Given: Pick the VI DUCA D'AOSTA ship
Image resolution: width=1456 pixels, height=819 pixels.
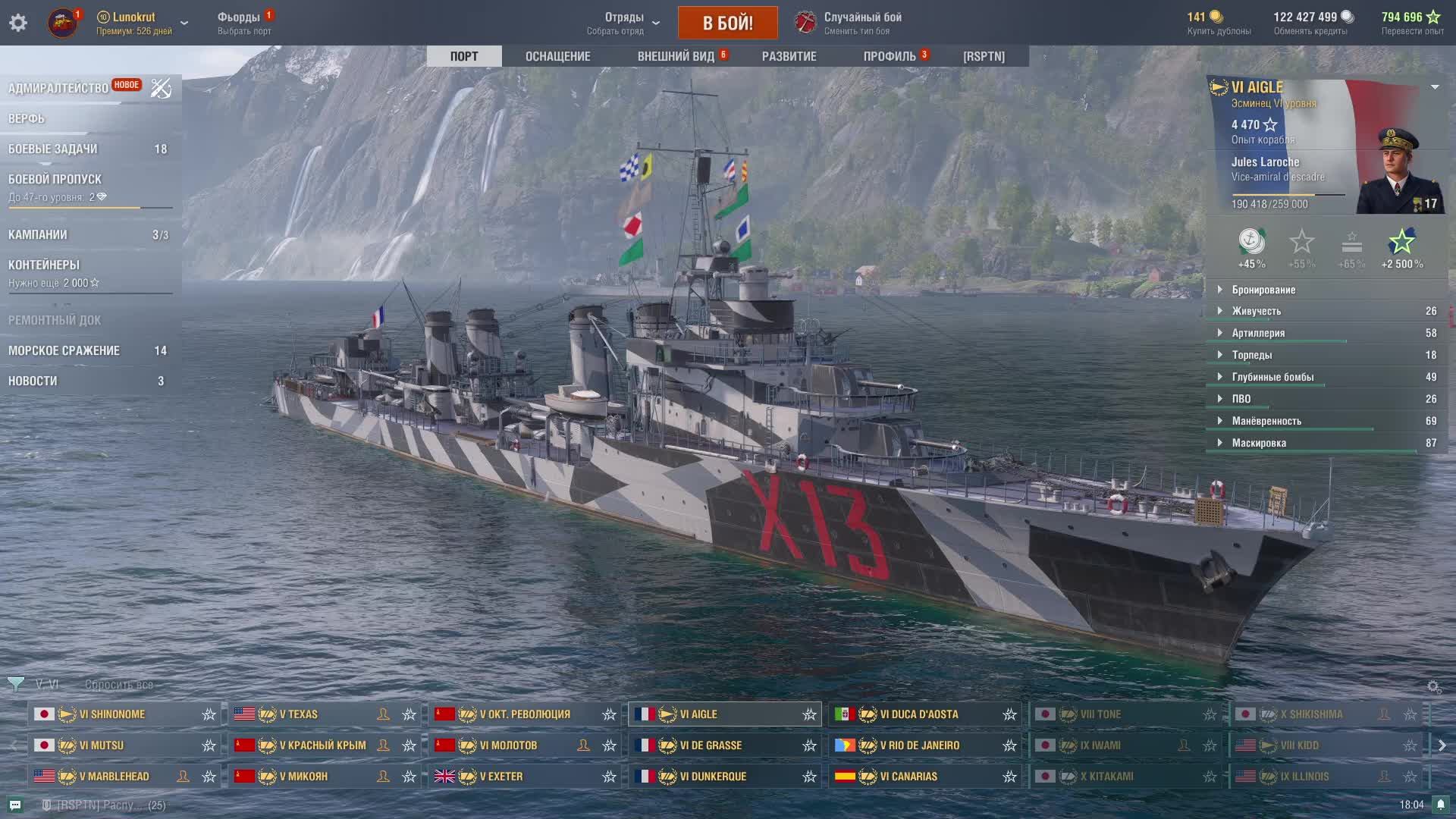Looking at the screenshot, I should pyautogui.click(x=918, y=714).
